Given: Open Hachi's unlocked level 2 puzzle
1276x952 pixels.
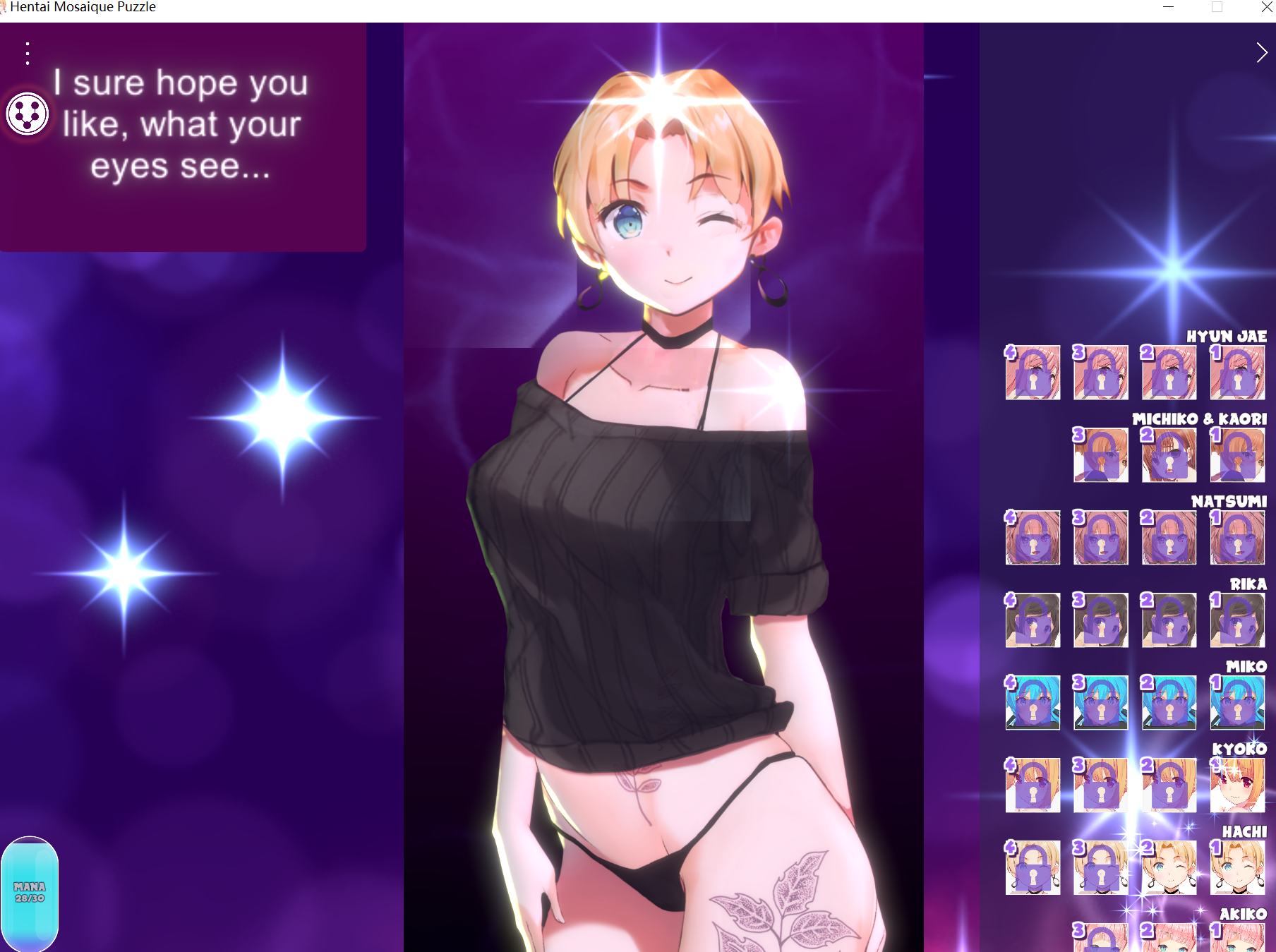Looking at the screenshot, I should (x=1169, y=868).
